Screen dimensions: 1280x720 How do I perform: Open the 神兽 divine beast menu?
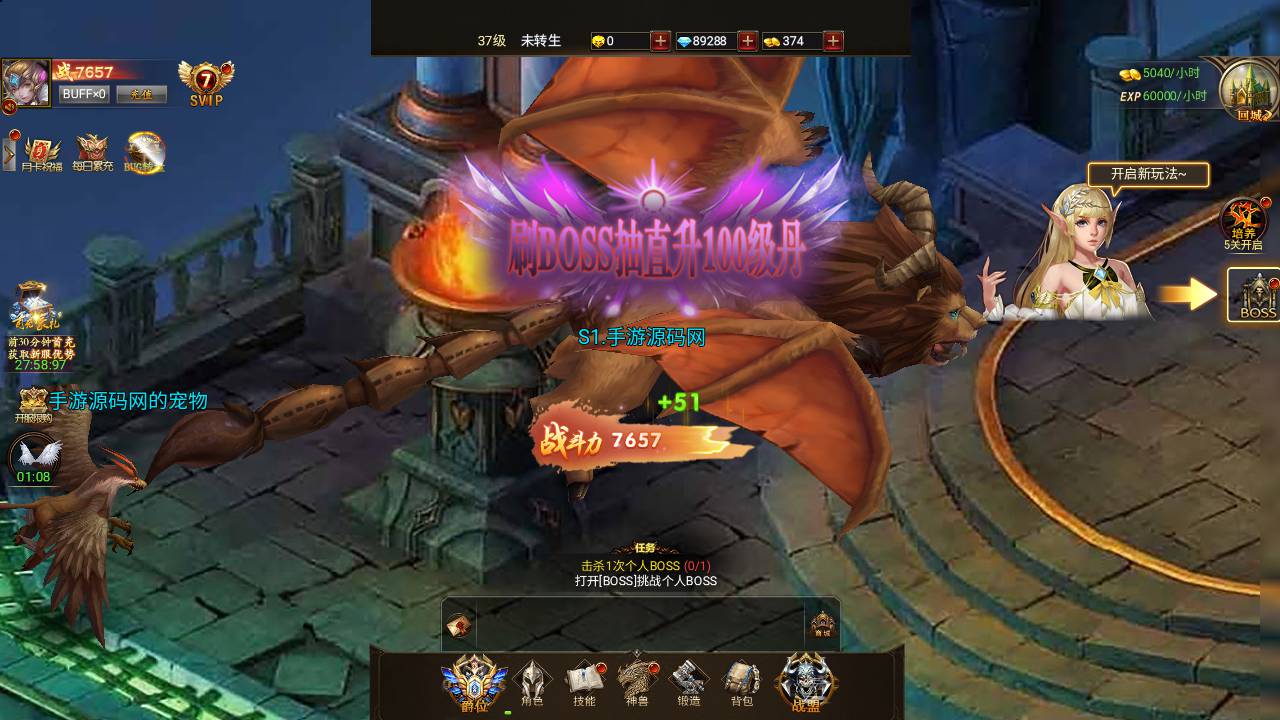click(637, 683)
